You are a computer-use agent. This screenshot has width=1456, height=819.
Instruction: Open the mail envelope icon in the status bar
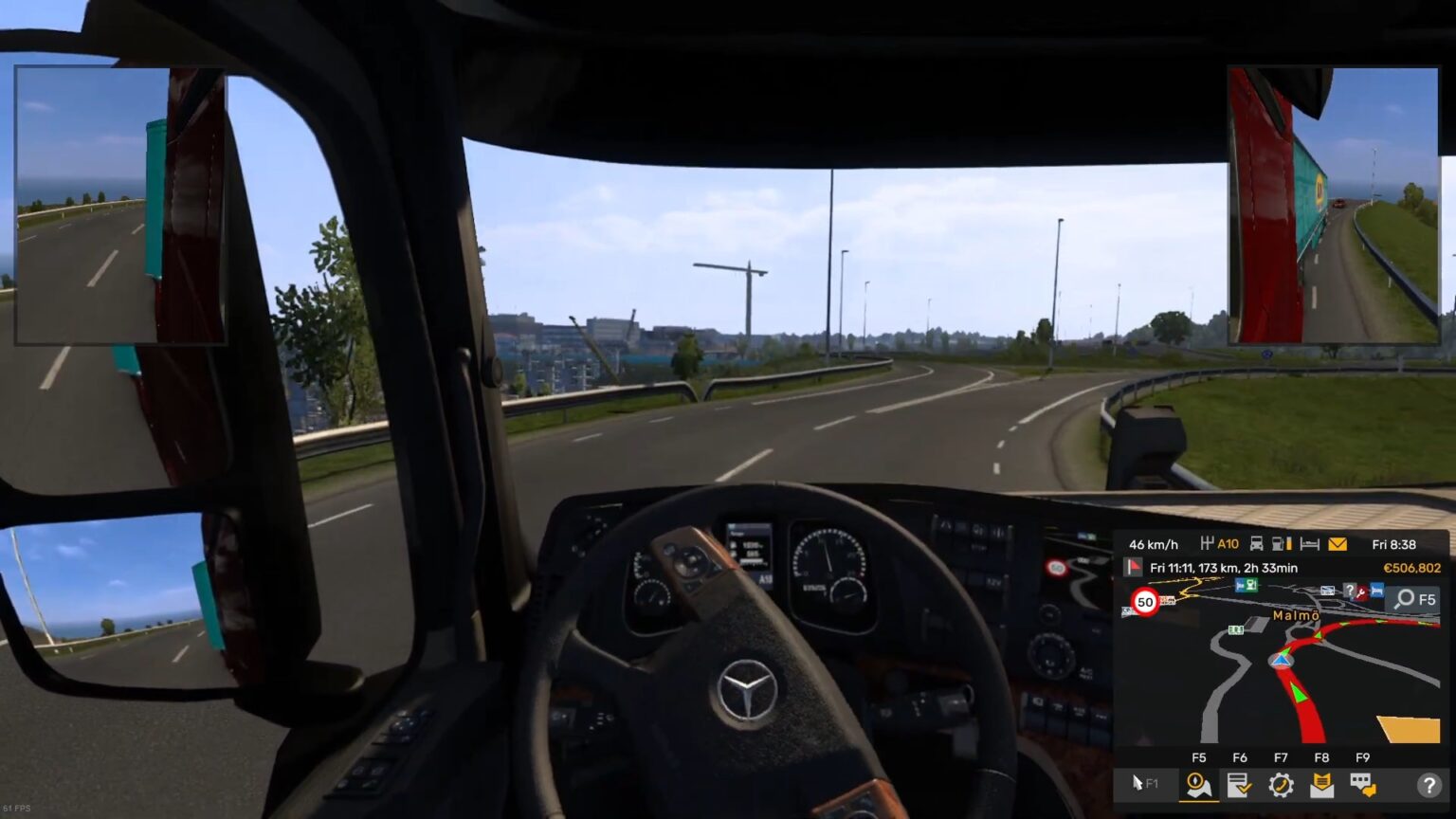point(1337,544)
